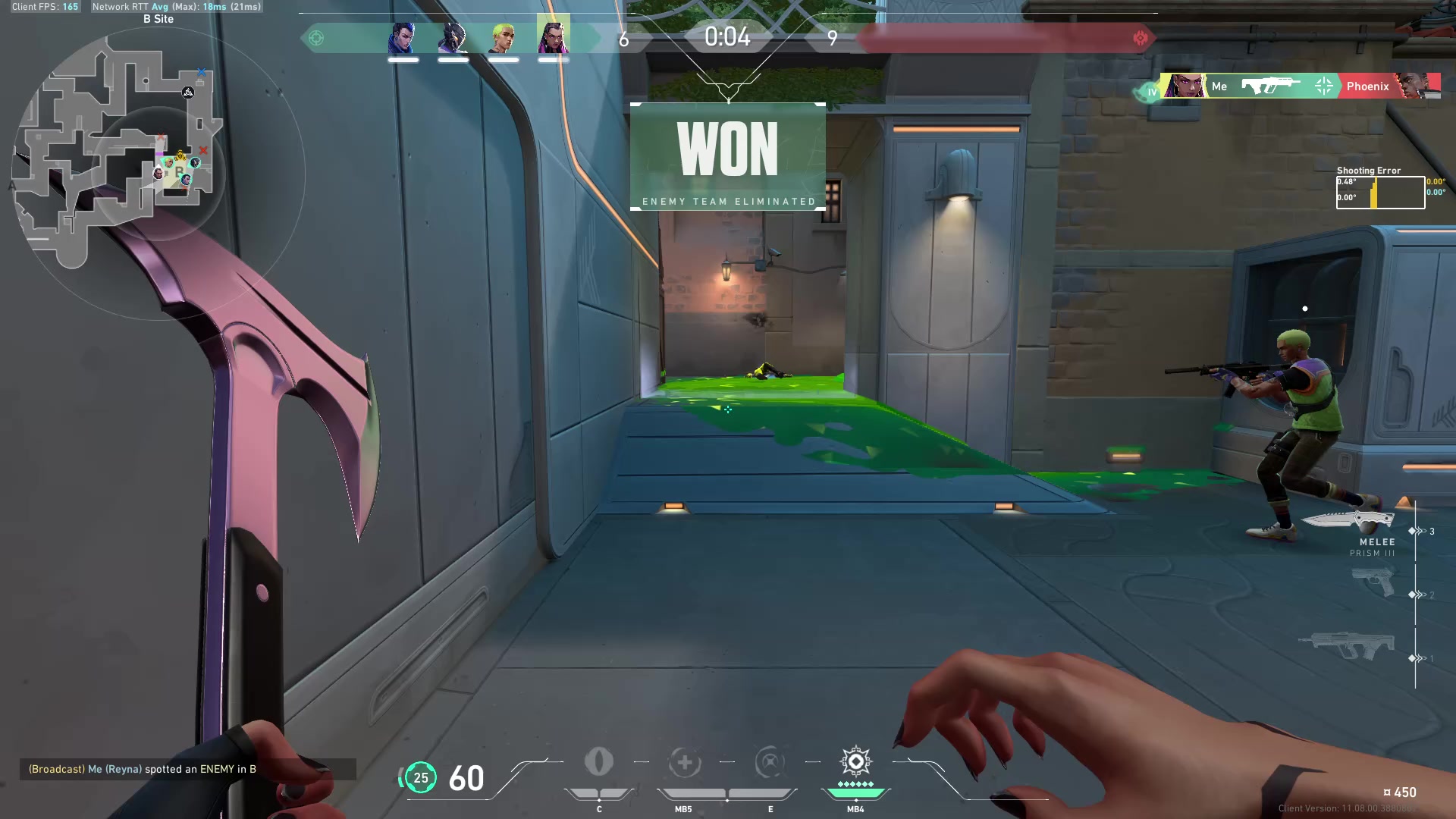Click the attacker team icon beside the red bar

tap(1140, 38)
